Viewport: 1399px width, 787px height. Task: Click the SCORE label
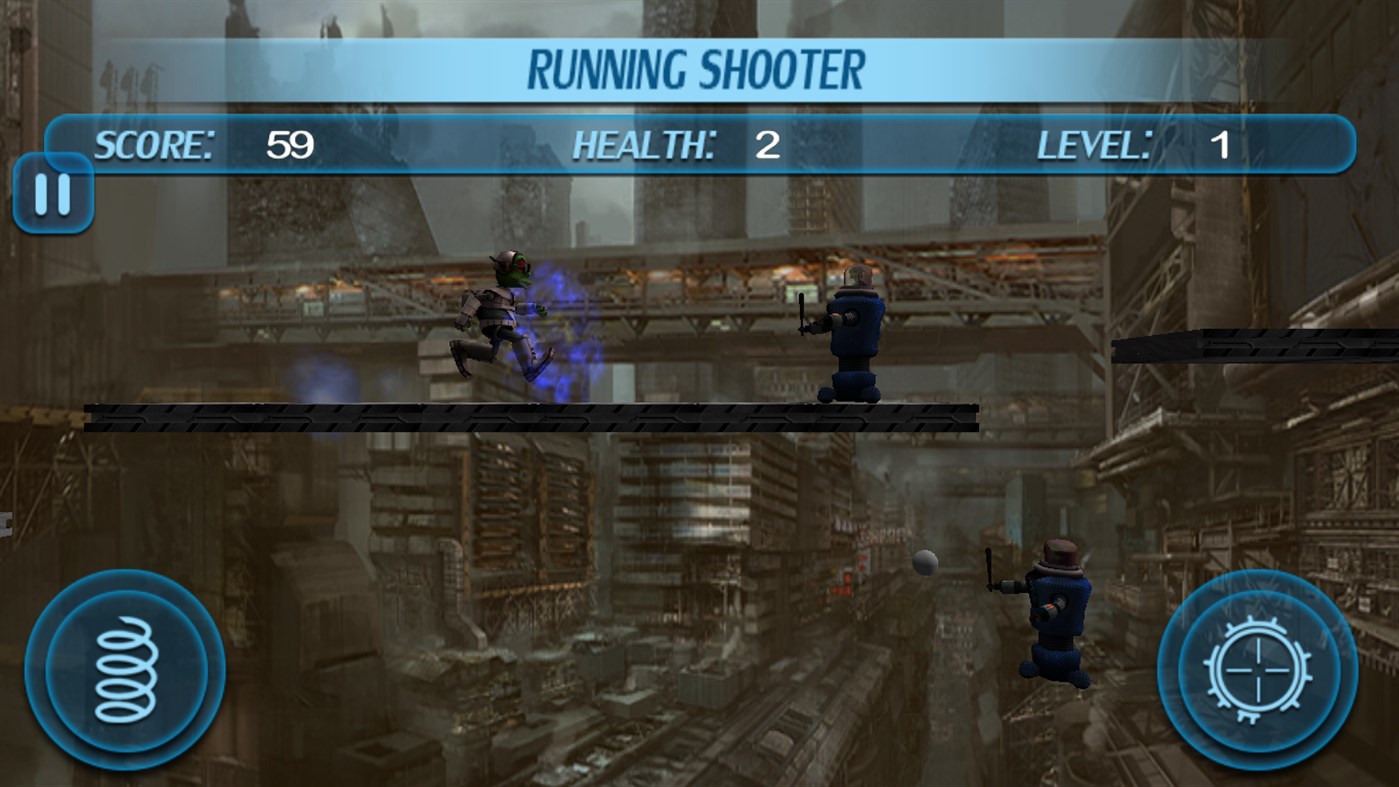coord(153,145)
